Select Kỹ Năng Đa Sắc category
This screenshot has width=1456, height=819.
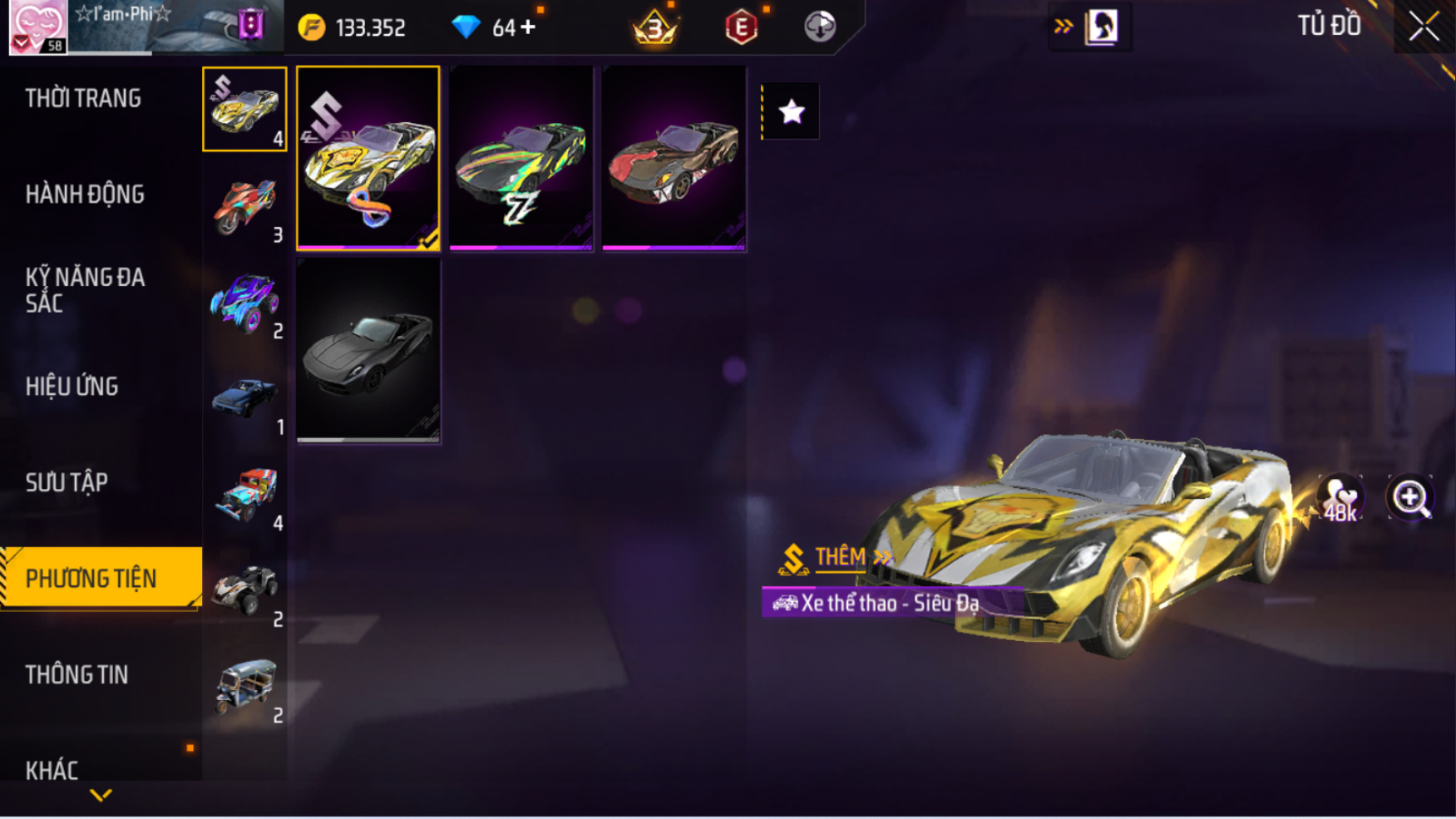pyautogui.click(x=85, y=290)
